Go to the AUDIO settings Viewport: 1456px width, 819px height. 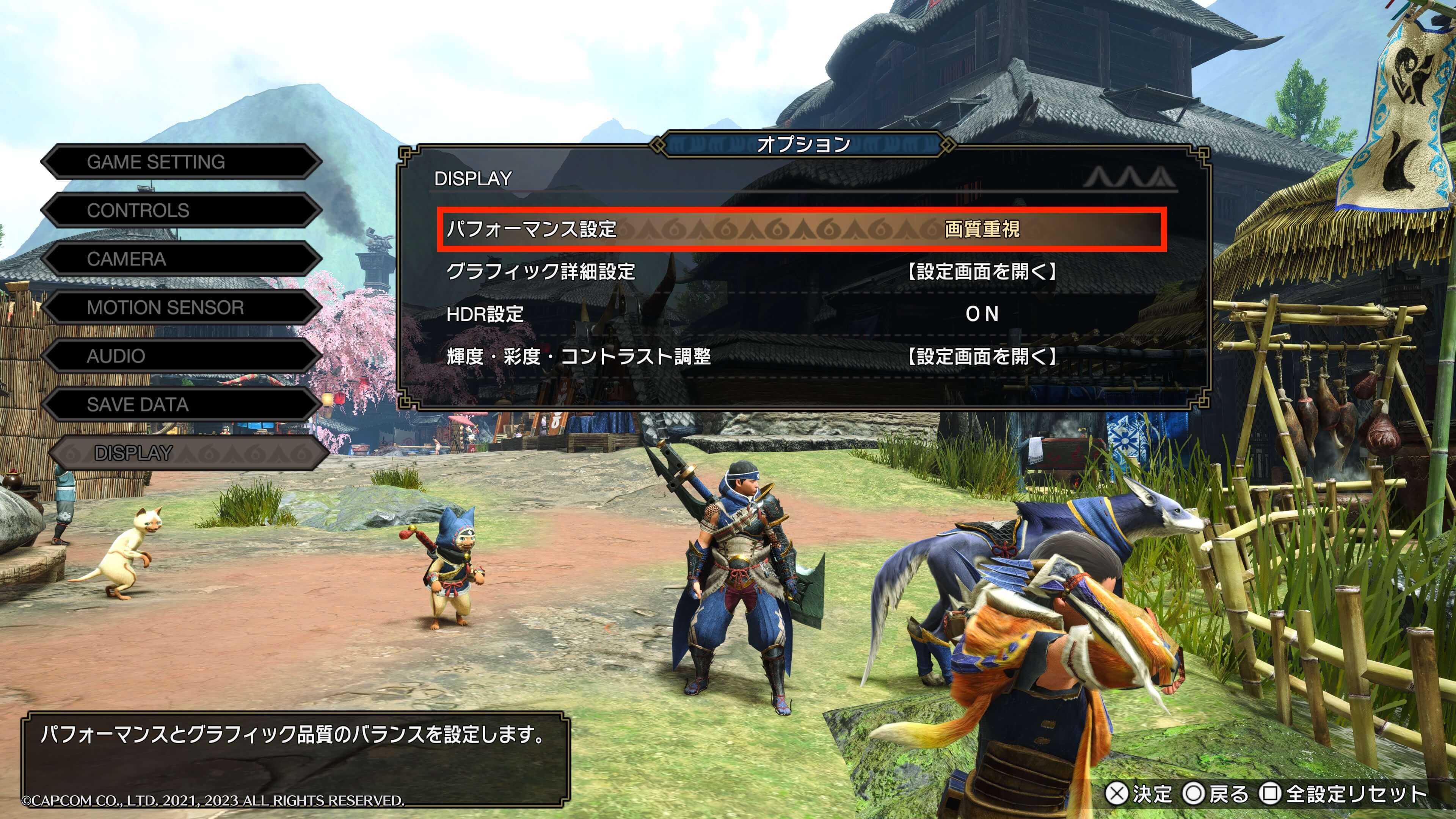tap(181, 356)
